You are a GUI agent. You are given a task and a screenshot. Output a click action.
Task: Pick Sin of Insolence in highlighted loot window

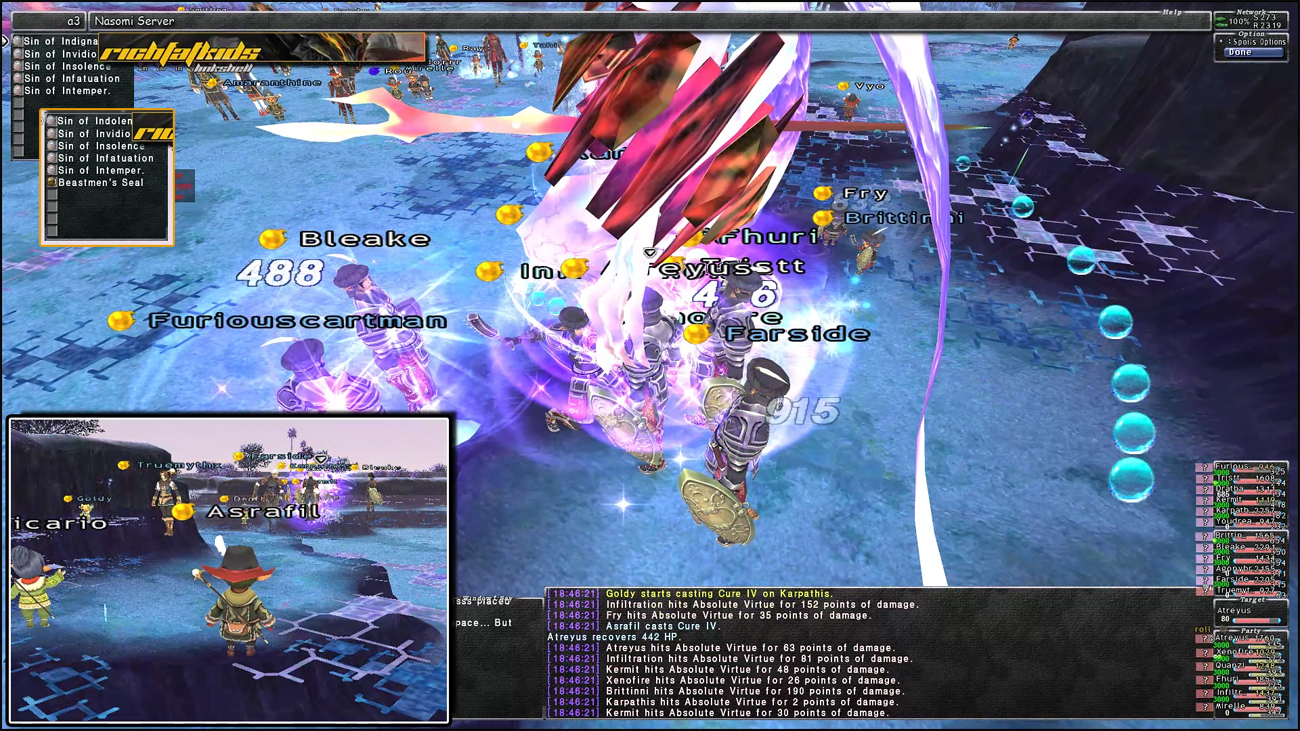click(100, 146)
